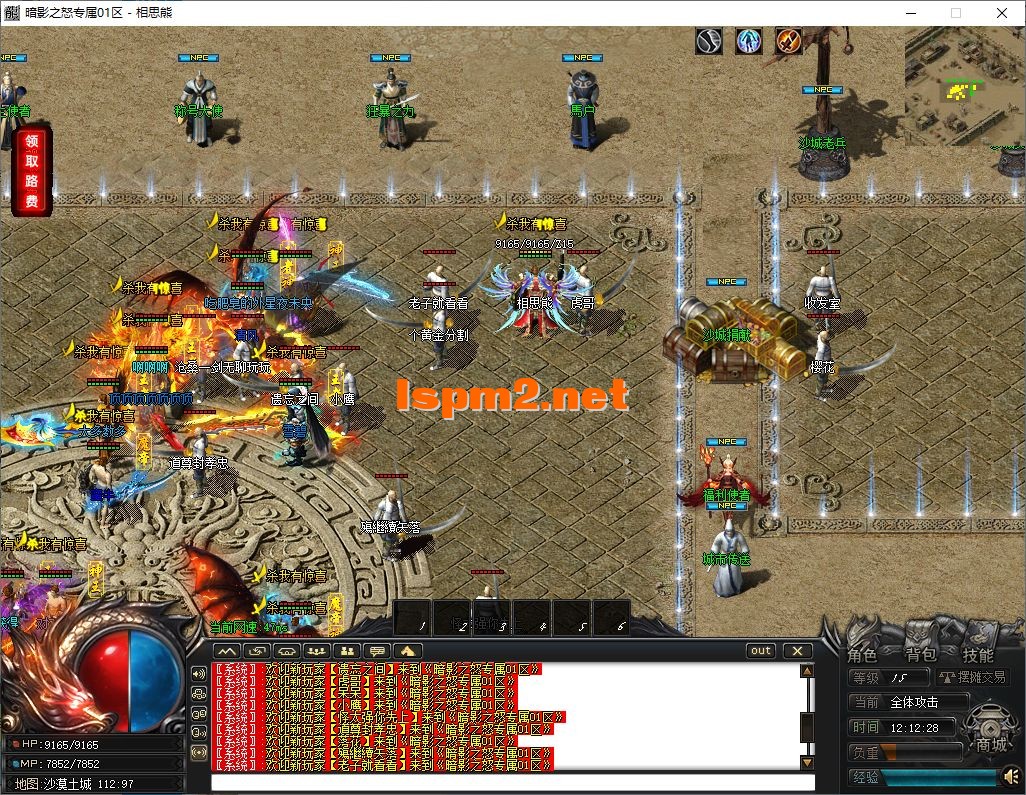Viewport: 1026px width, 795px height.
Task: Click the chat text input box
Action: click(512, 782)
